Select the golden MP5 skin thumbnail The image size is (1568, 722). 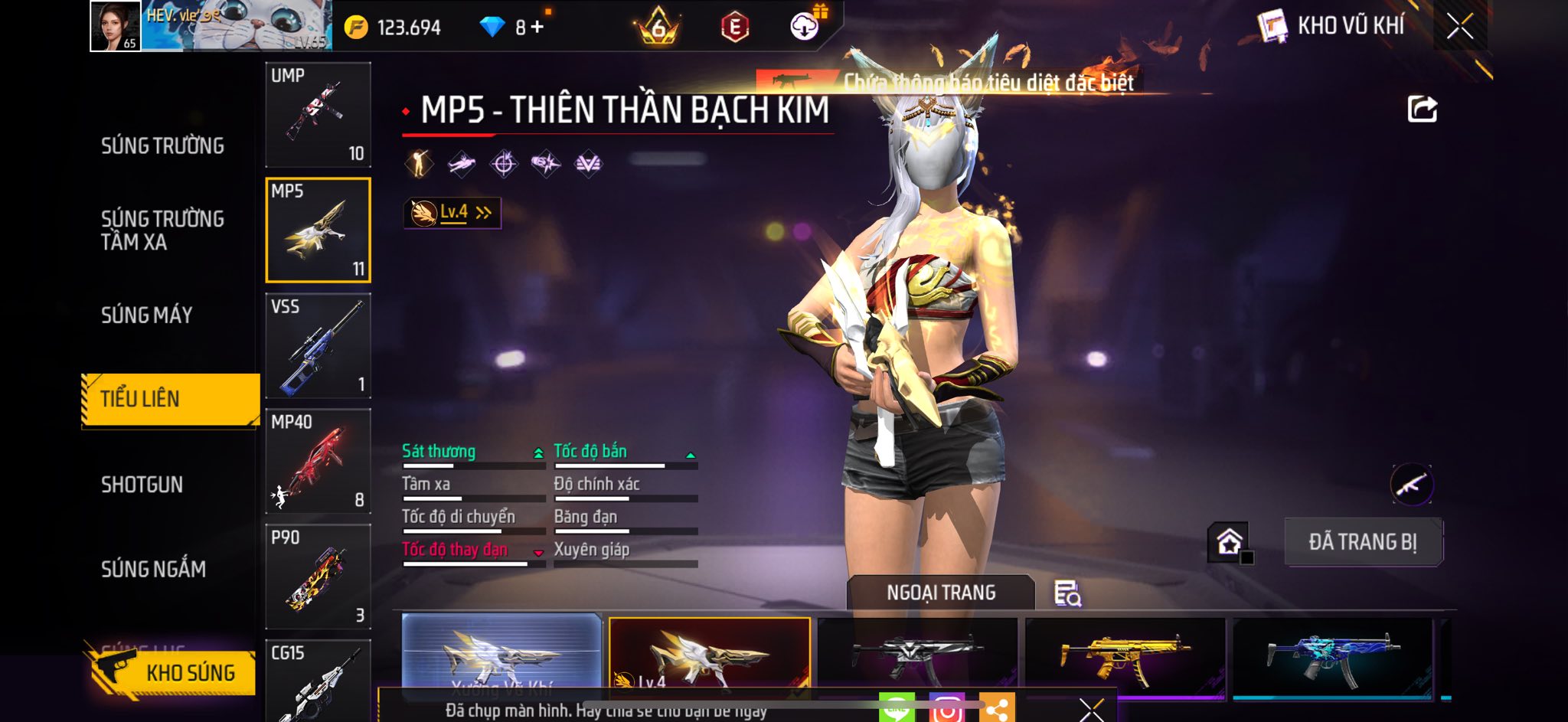pyautogui.click(x=1124, y=657)
